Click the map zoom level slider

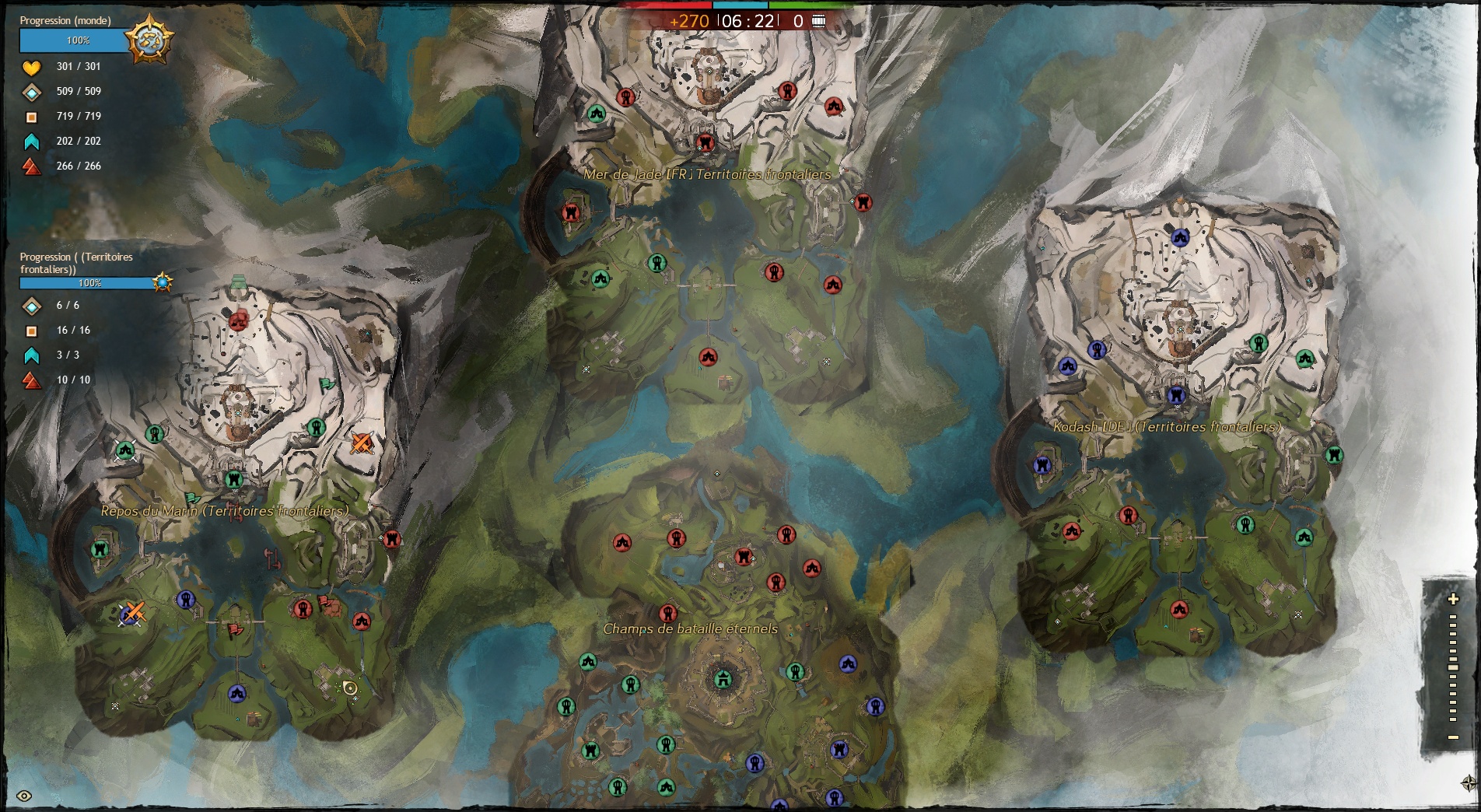tap(1452, 667)
